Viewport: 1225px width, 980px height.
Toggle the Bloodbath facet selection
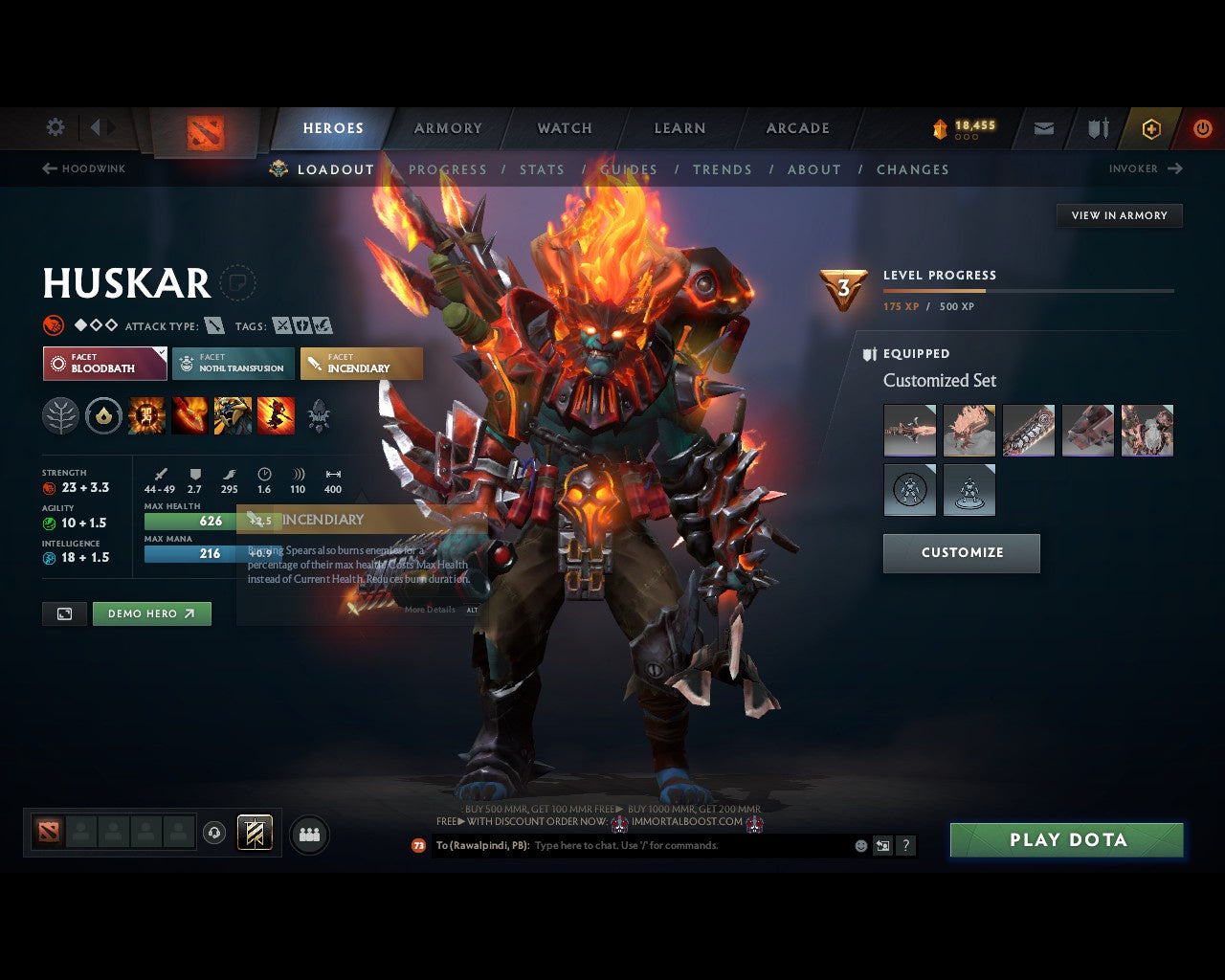pos(104,363)
